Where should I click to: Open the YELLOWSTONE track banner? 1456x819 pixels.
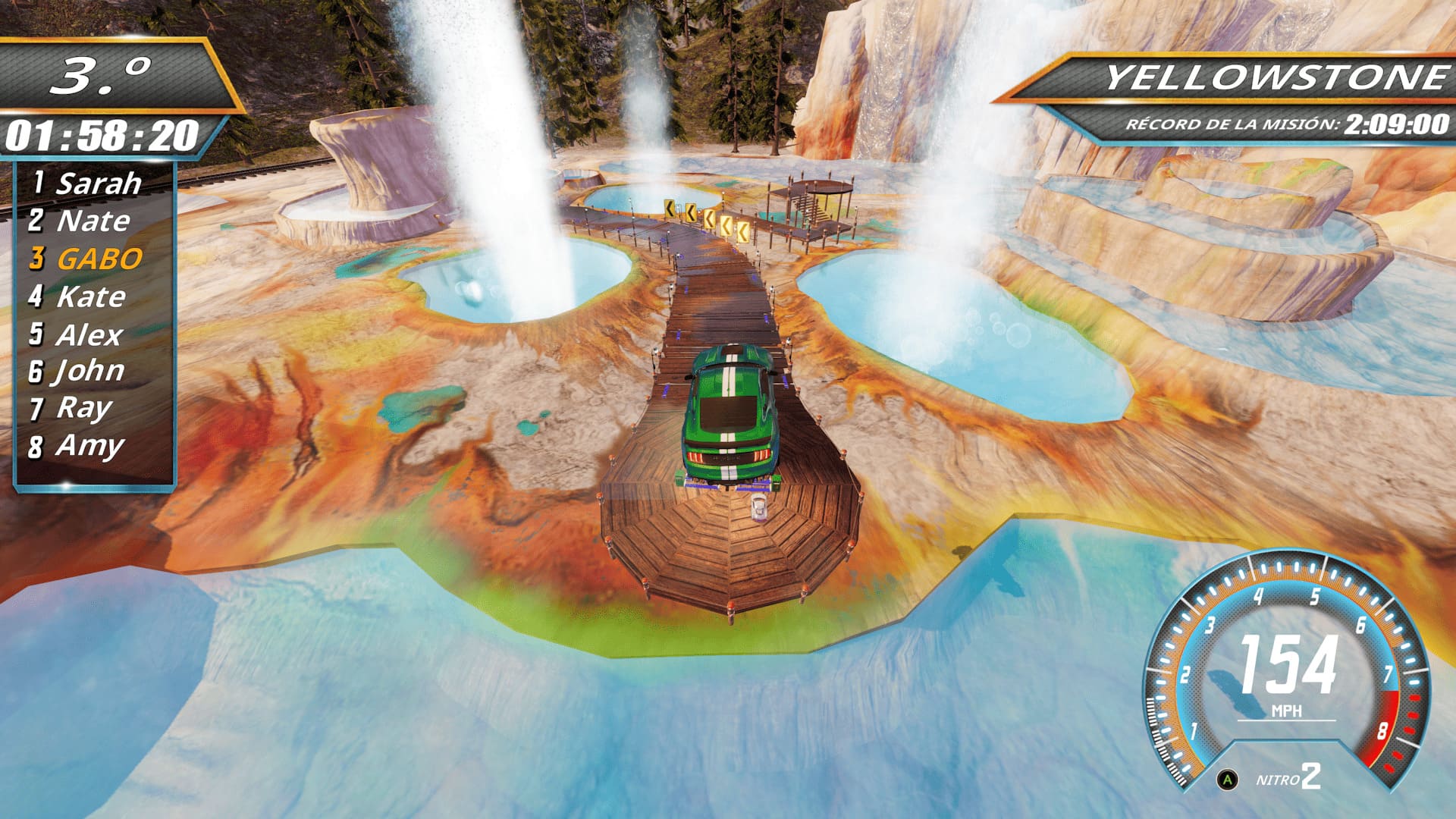coord(1259,76)
